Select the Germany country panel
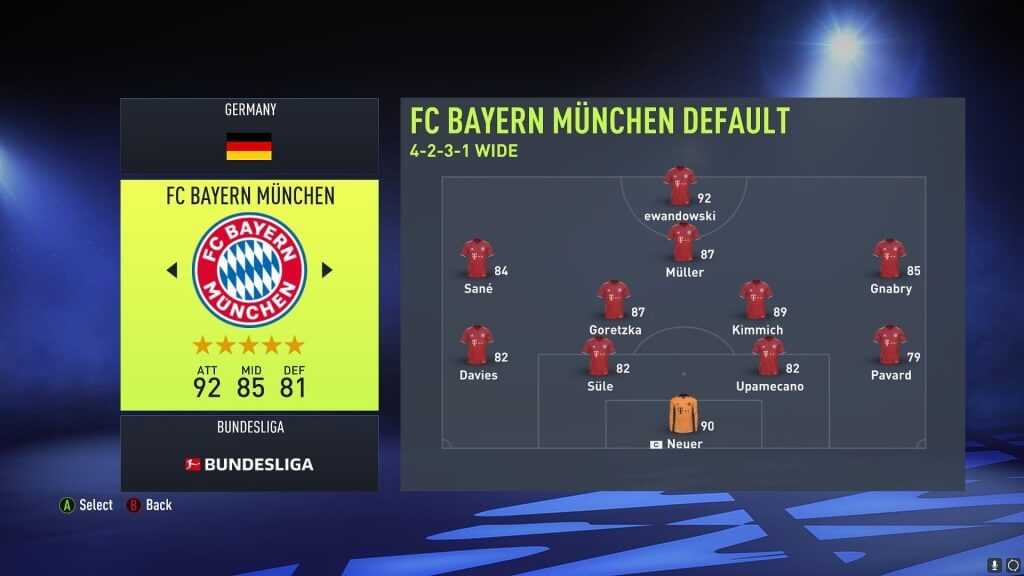This screenshot has height=576, width=1024. coord(249,135)
